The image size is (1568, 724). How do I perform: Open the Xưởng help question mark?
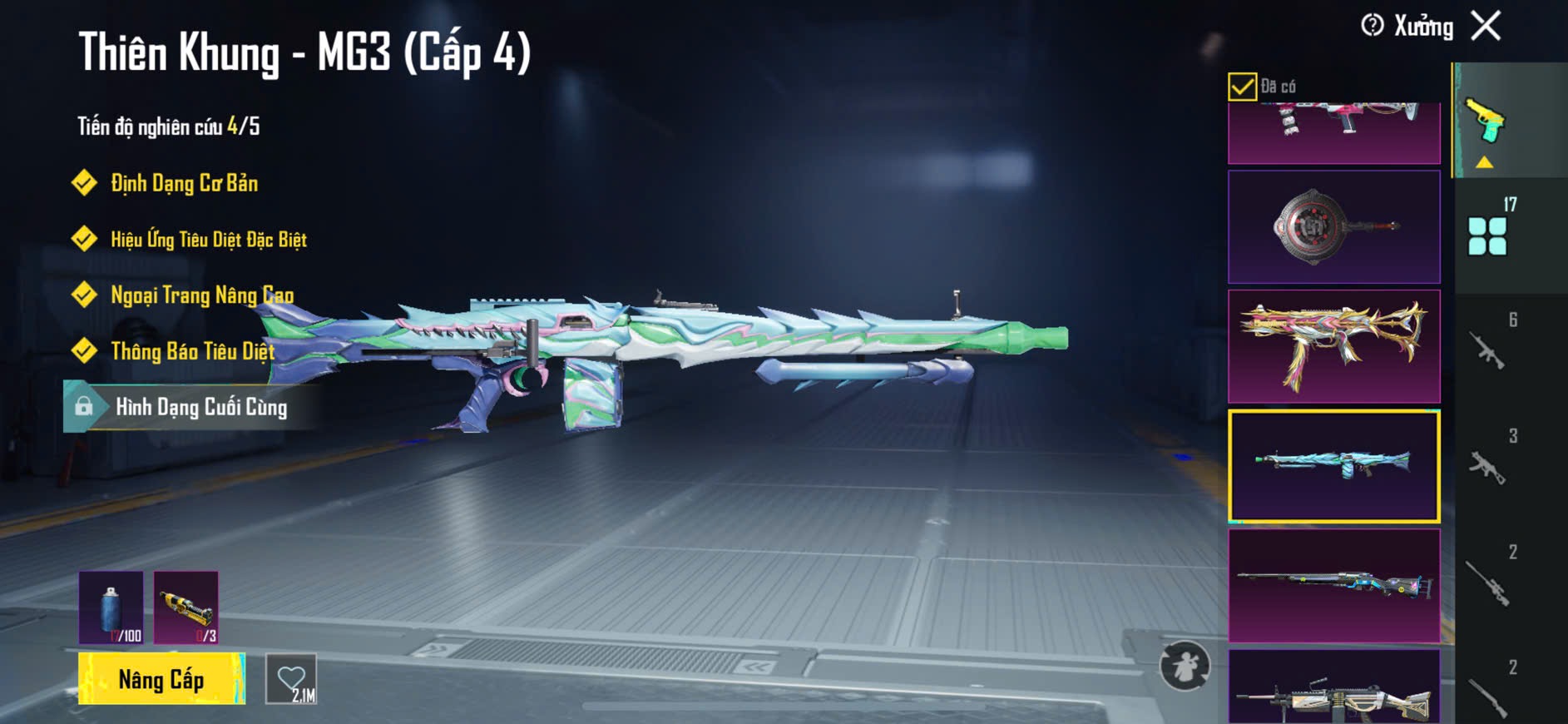tap(1372, 26)
